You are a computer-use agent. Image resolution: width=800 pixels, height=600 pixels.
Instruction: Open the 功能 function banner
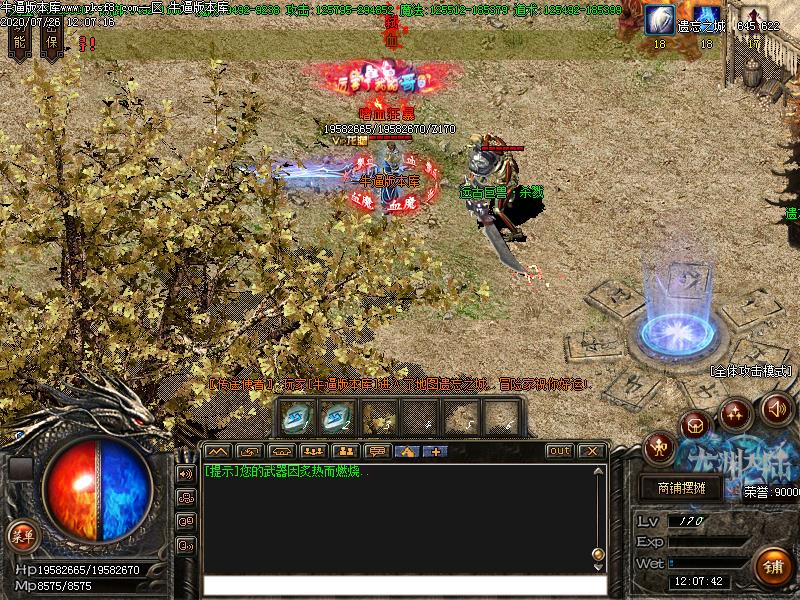(x=19, y=40)
